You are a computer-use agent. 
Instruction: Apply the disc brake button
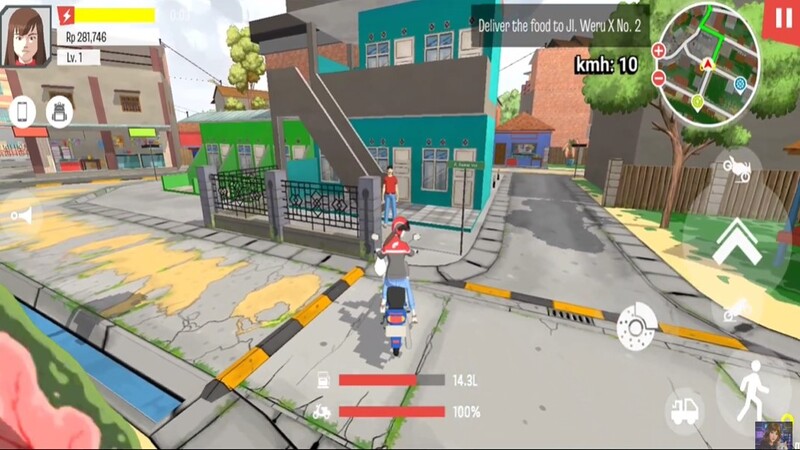(636, 324)
